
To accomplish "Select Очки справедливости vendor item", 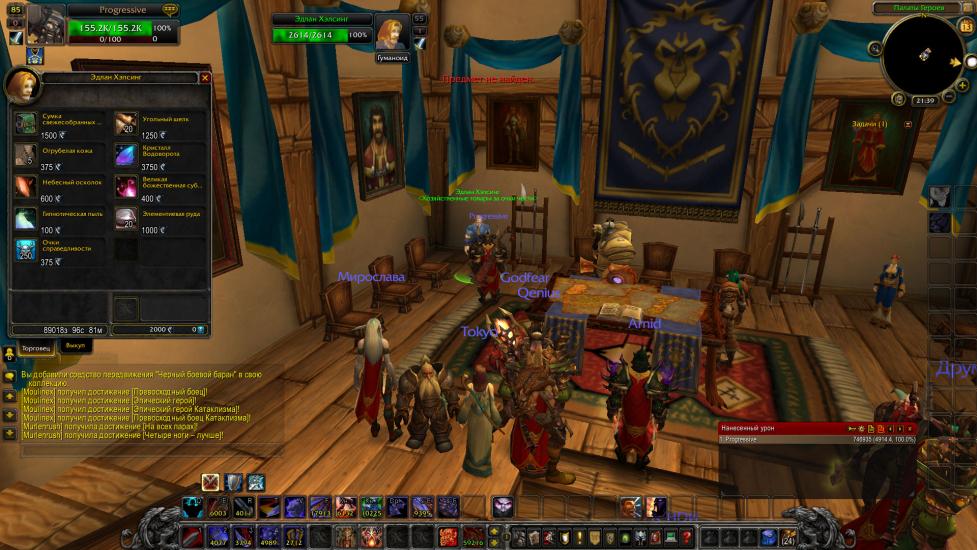I will click(26, 250).
